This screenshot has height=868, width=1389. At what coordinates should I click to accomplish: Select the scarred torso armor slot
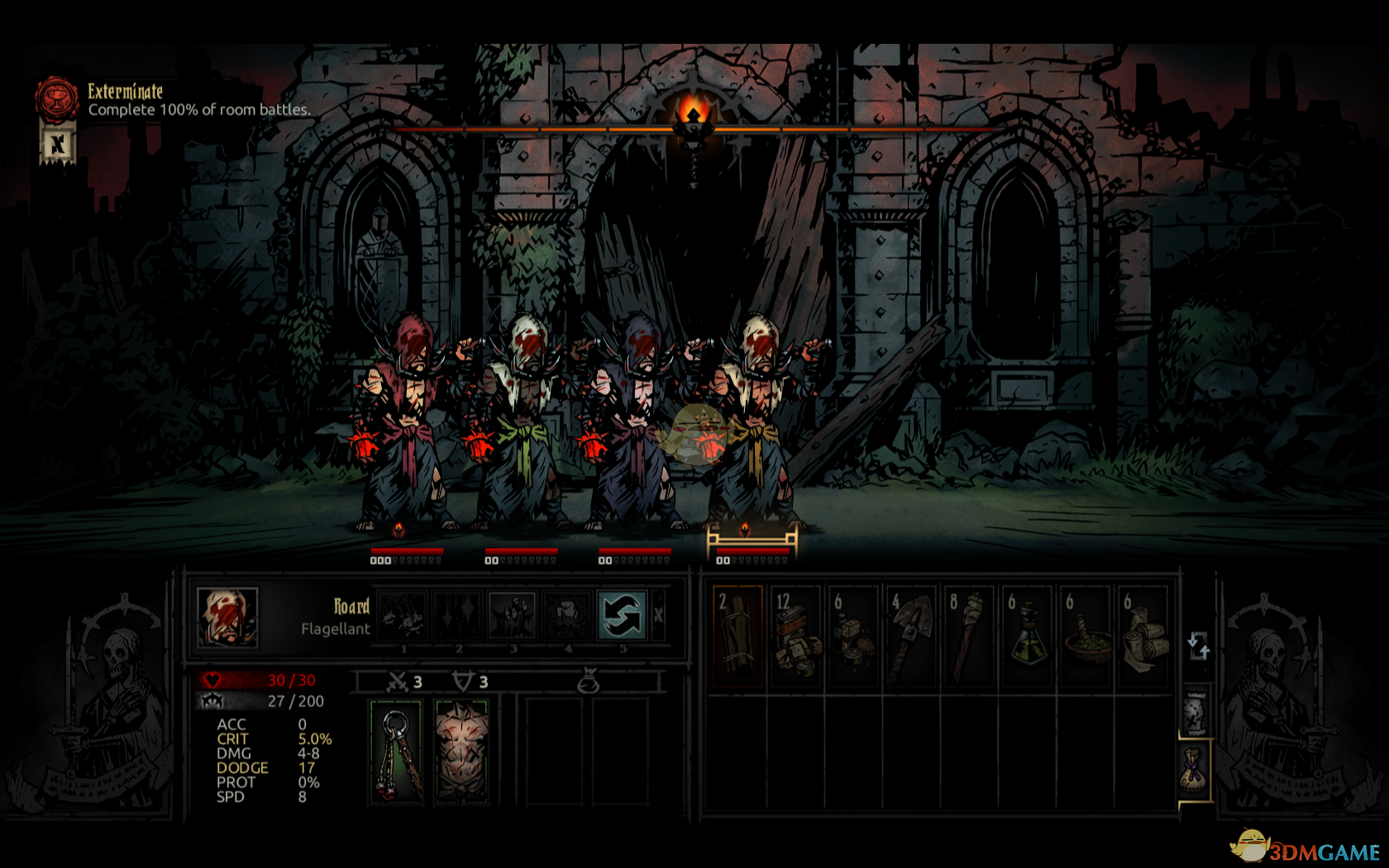coord(461,751)
